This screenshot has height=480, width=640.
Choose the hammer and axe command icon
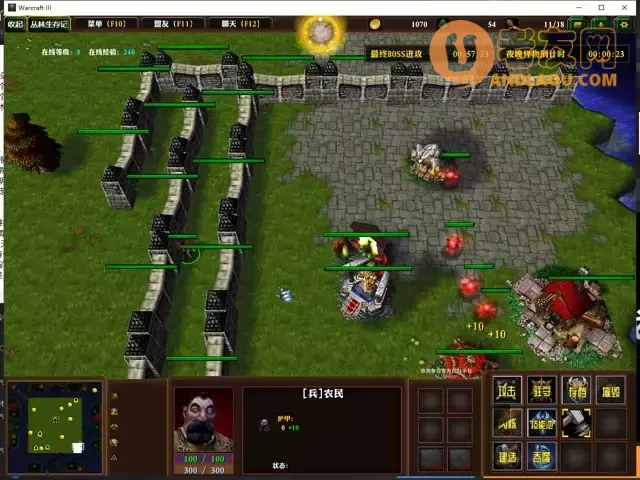coord(575,423)
